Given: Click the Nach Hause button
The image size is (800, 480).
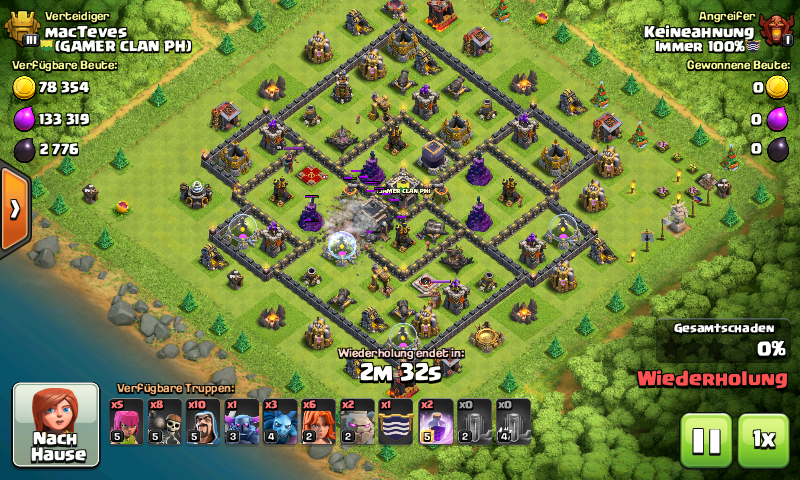Looking at the screenshot, I should tap(56, 425).
